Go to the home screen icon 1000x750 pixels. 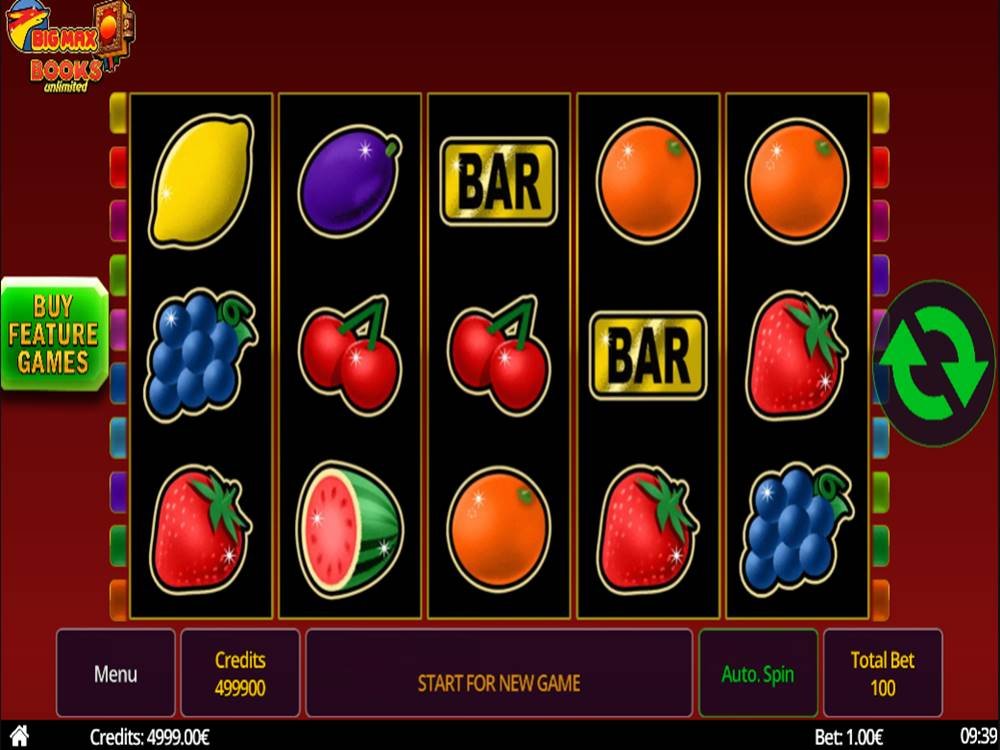tap(19, 736)
